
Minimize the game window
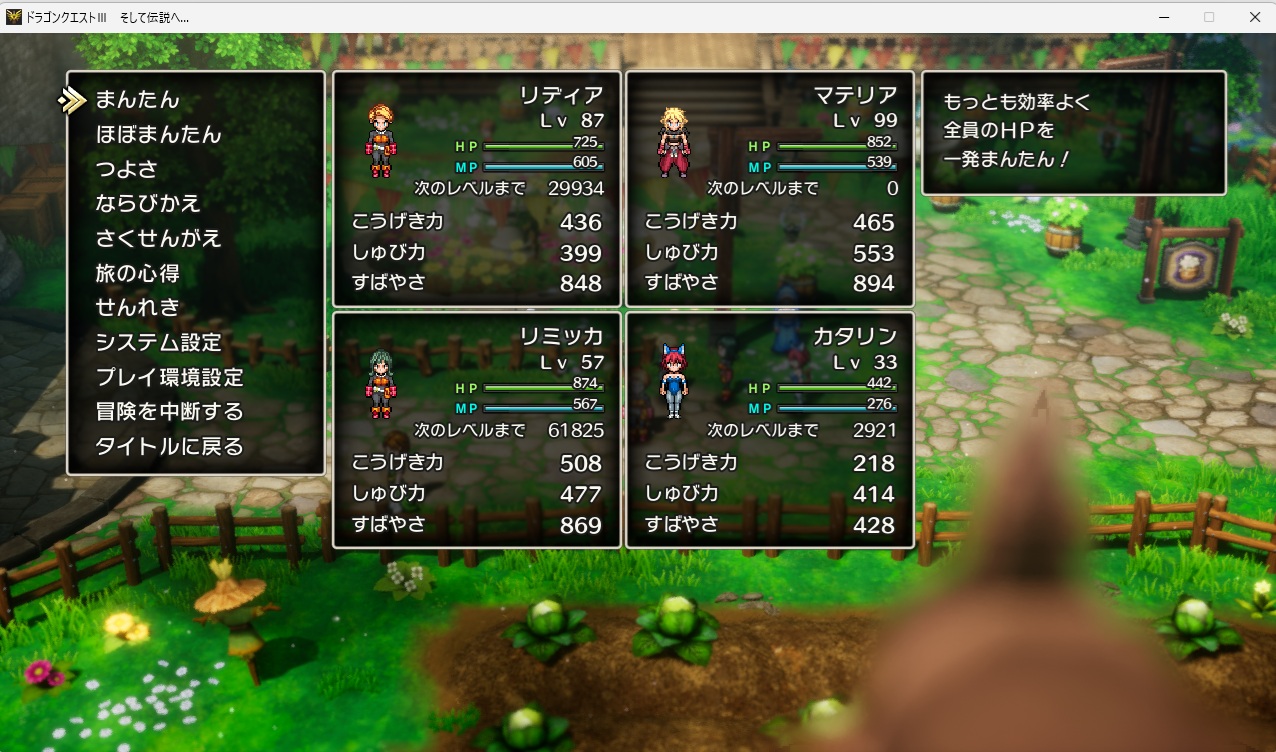1164,17
